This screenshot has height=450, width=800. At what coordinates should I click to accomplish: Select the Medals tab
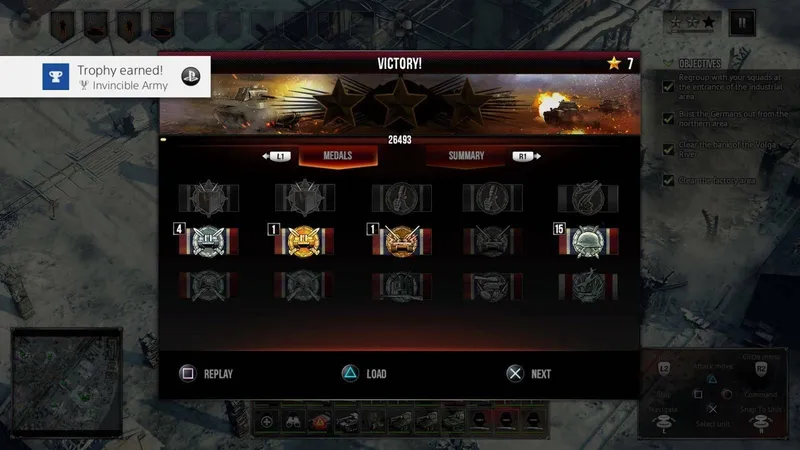click(338, 156)
